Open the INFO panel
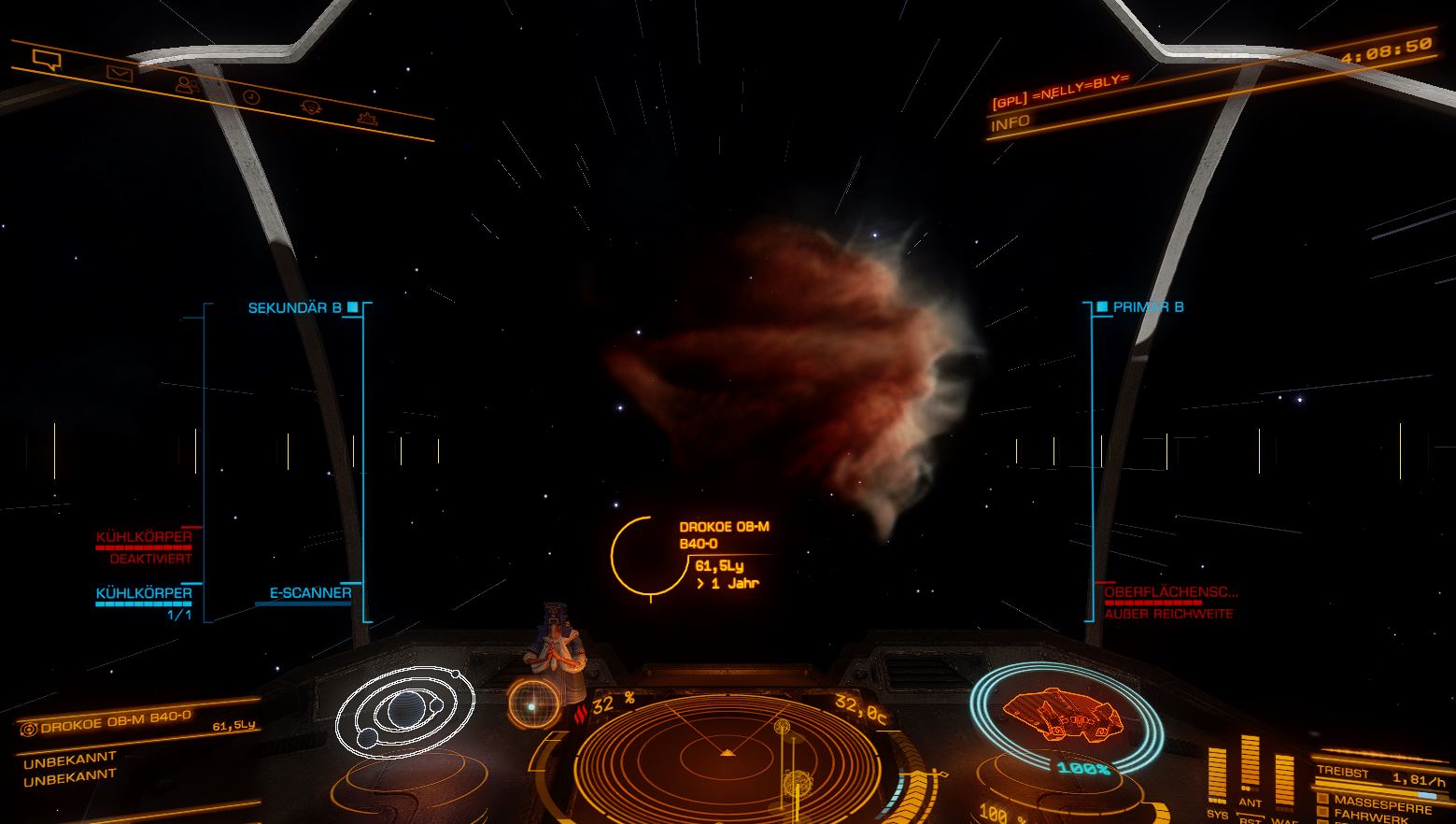 click(1011, 122)
